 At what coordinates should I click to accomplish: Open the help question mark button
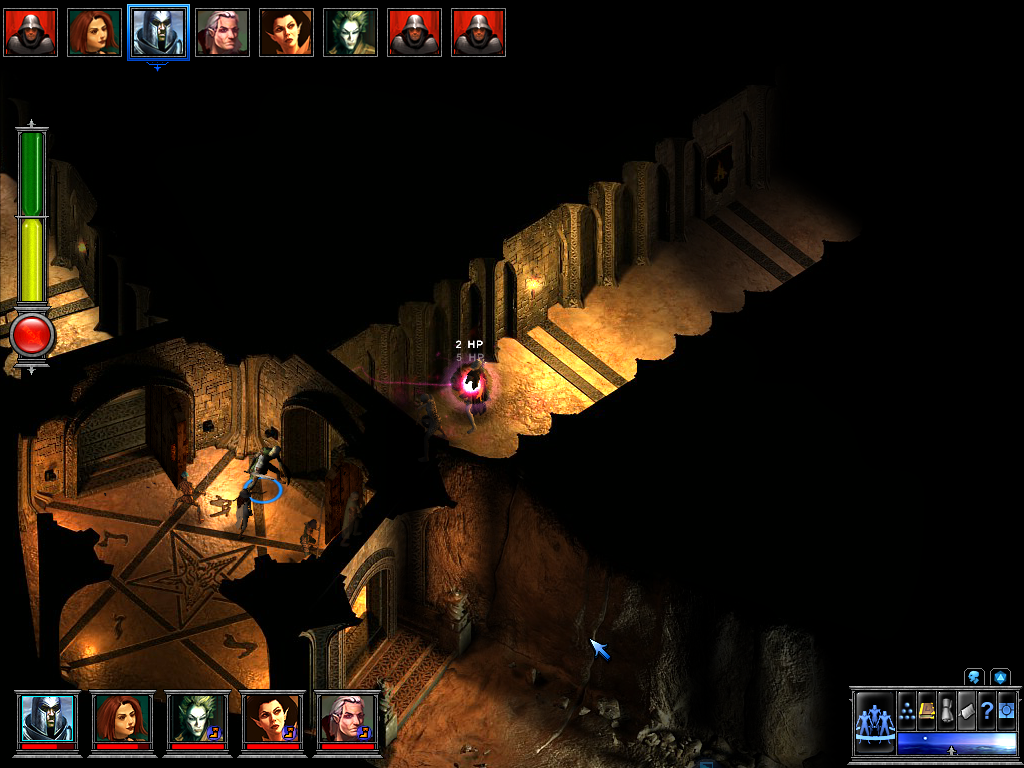pyautogui.click(x=986, y=711)
